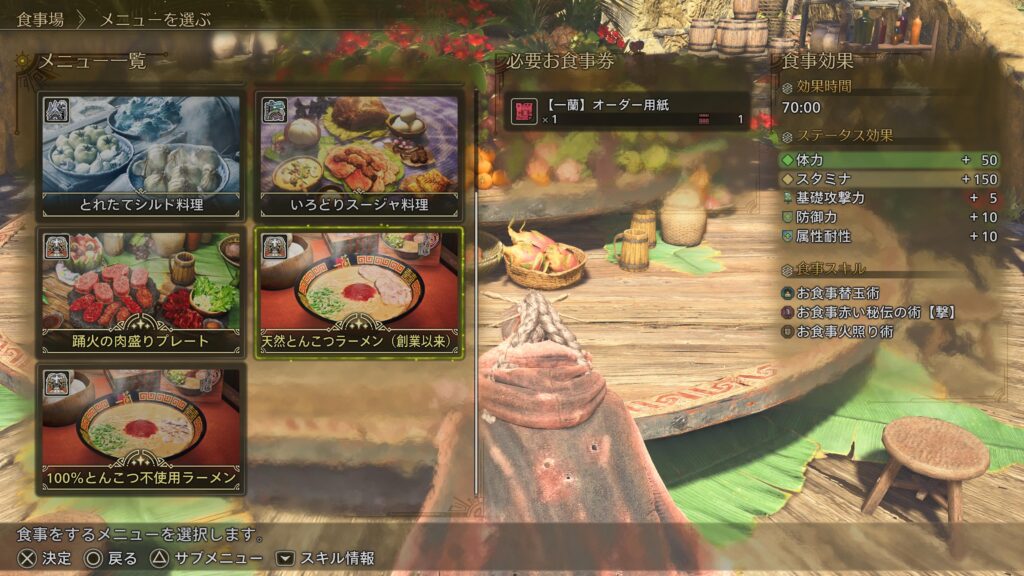Select the お食事替玉術 food skill
1024x576 pixels.
[838, 293]
